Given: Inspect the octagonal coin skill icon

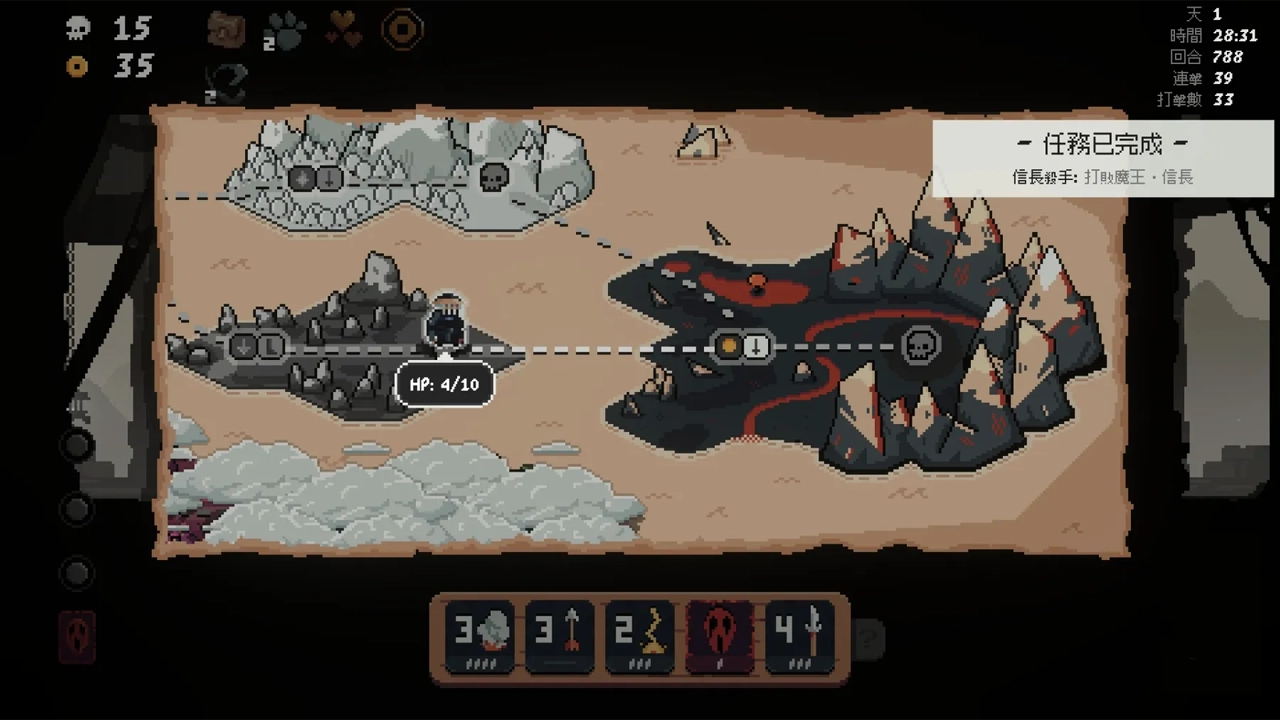Looking at the screenshot, I should coord(402,31).
